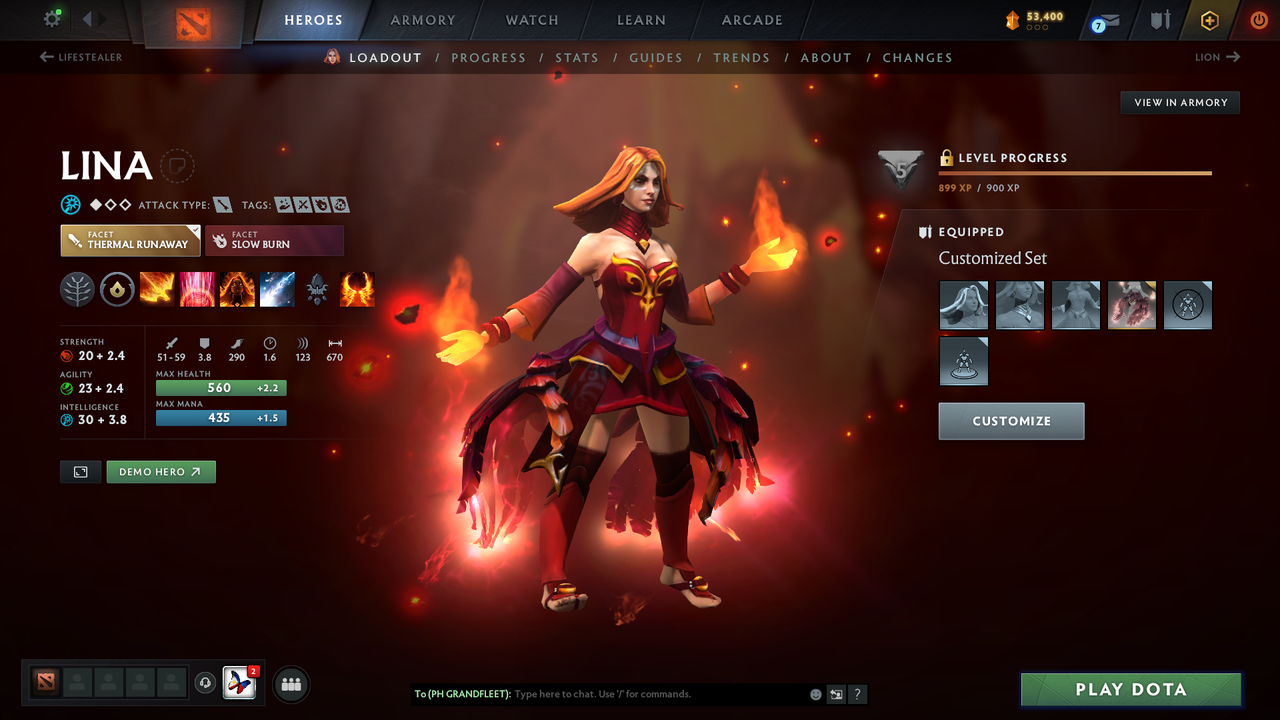Switch to the STATS tab
Image resolution: width=1280 pixels, height=720 pixels.
577,57
